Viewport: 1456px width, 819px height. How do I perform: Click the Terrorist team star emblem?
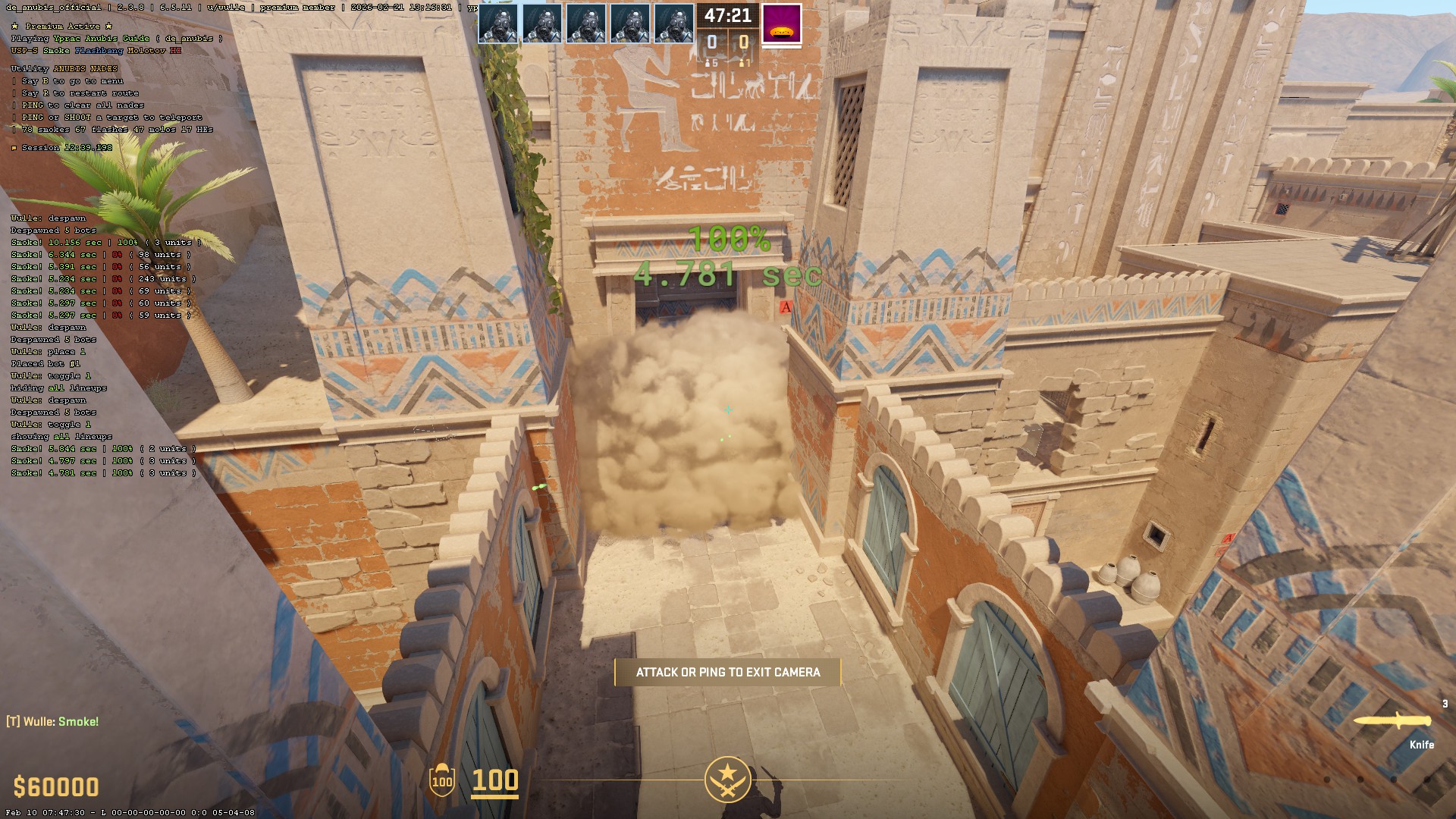pyautogui.click(x=727, y=780)
